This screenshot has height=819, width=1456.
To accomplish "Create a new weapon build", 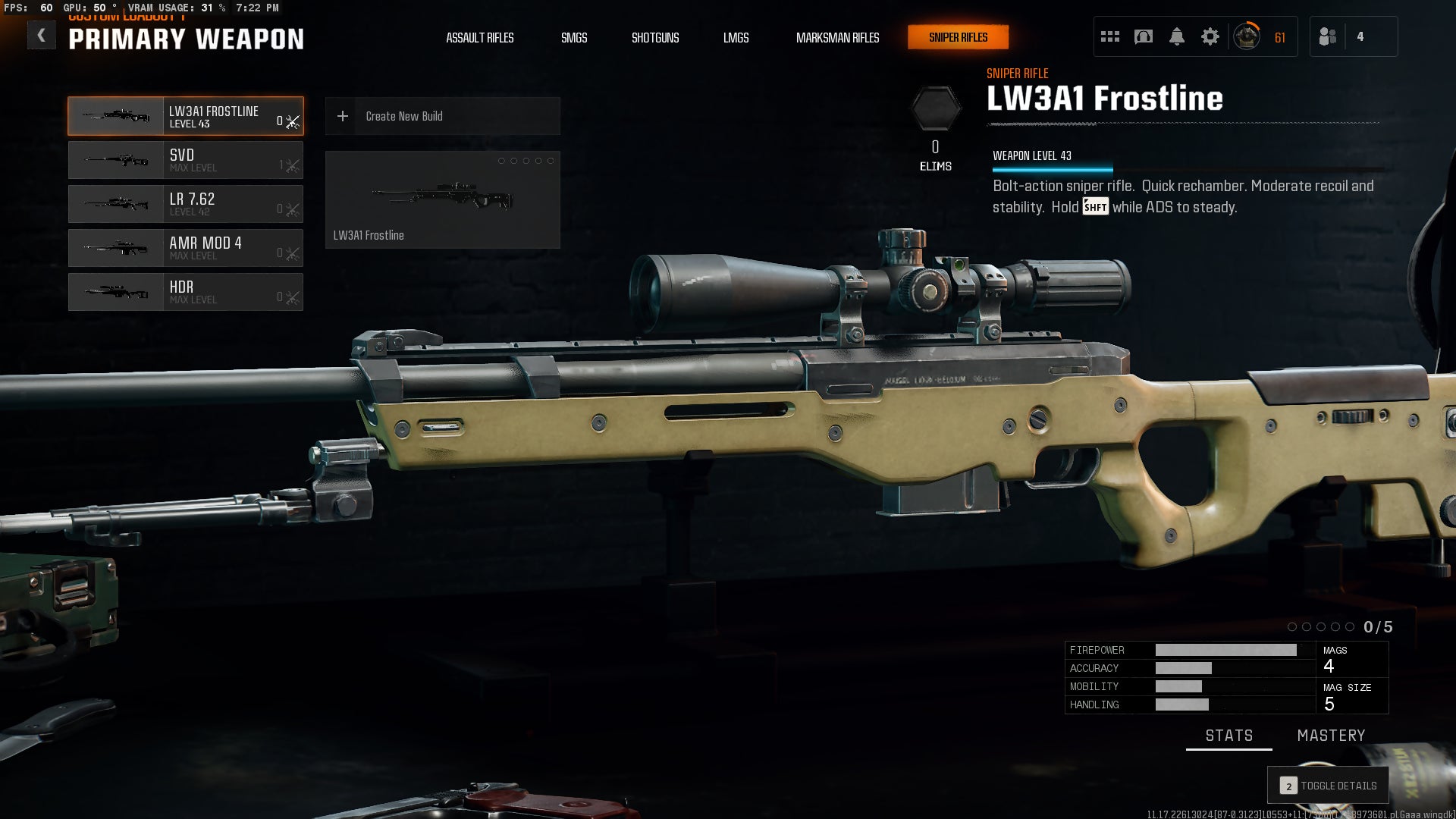I will (x=442, y=116).
